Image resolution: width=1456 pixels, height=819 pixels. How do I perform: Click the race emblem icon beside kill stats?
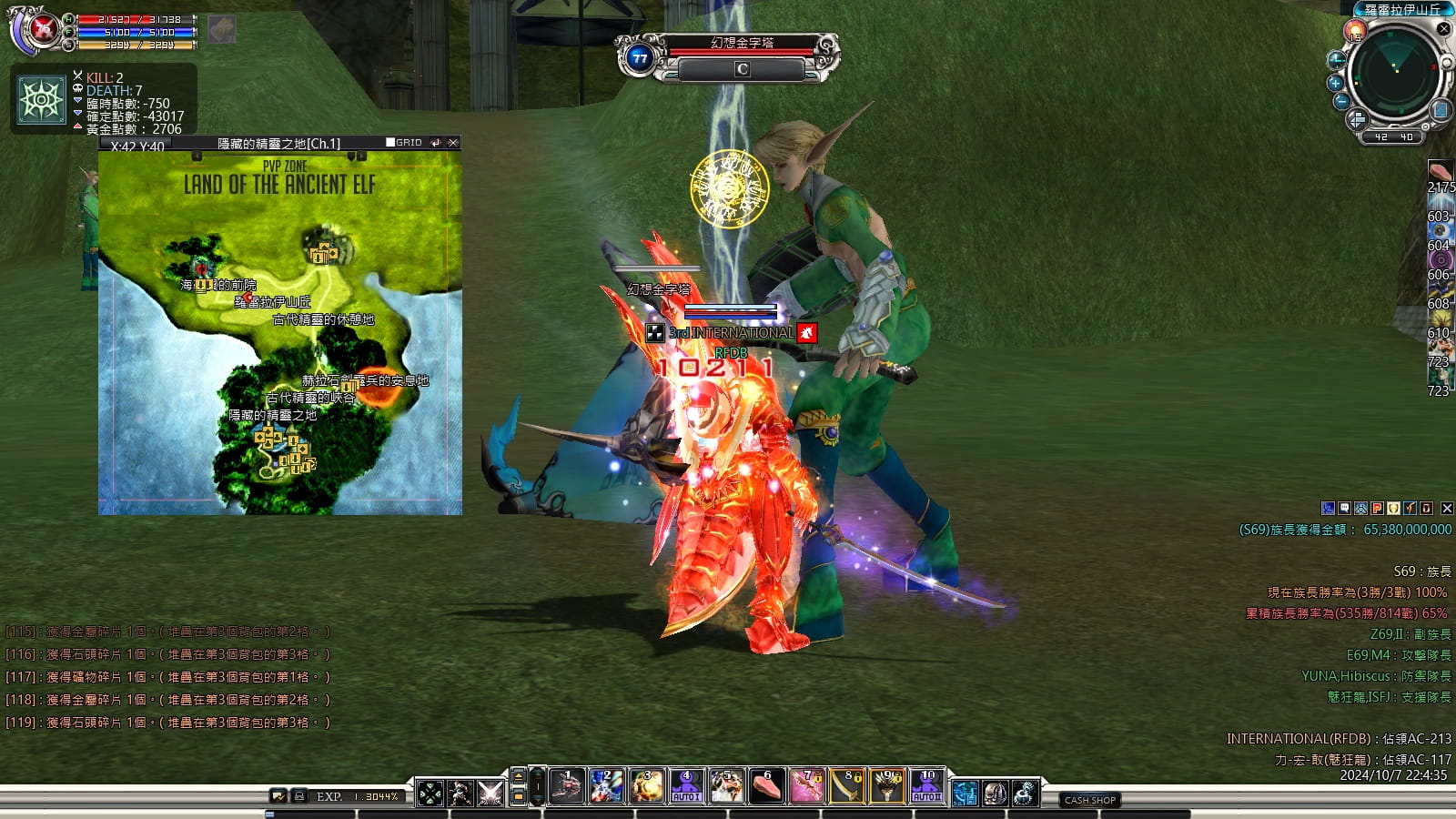coord(42,100)
